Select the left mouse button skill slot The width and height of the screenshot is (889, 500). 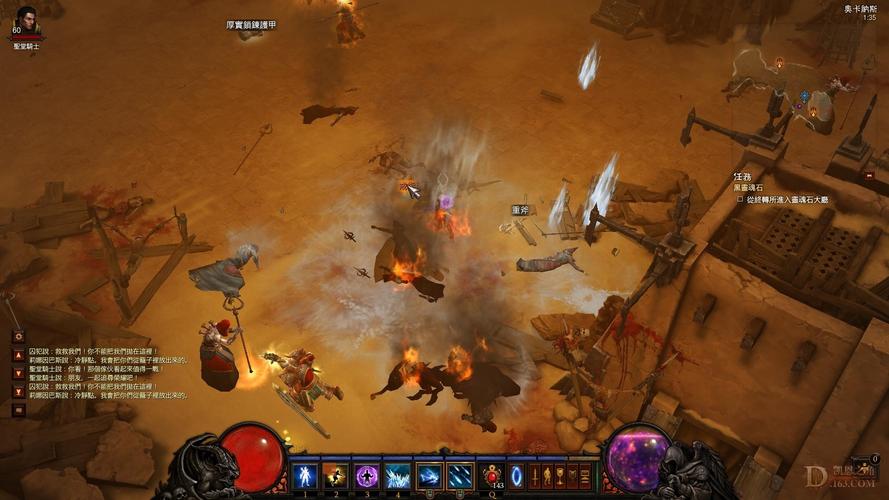click(x=429, y=476)
